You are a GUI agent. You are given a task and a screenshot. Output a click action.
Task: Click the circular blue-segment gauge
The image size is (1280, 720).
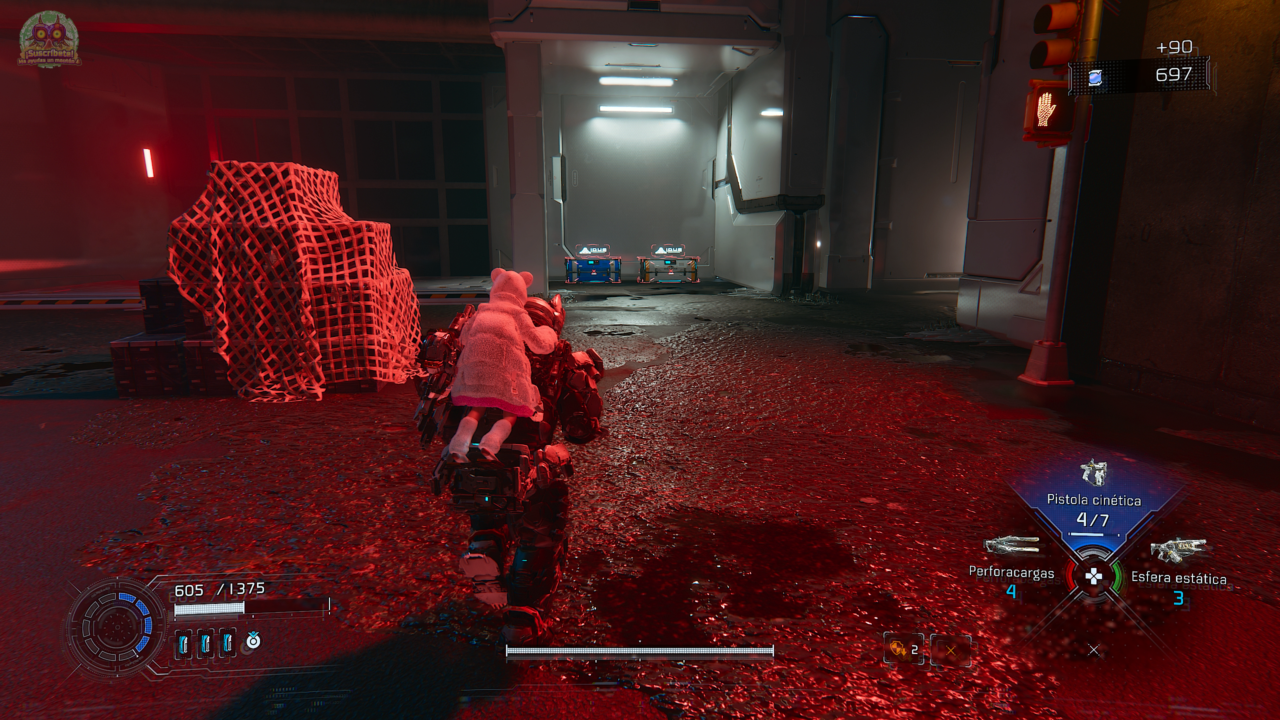coord(115,627)
